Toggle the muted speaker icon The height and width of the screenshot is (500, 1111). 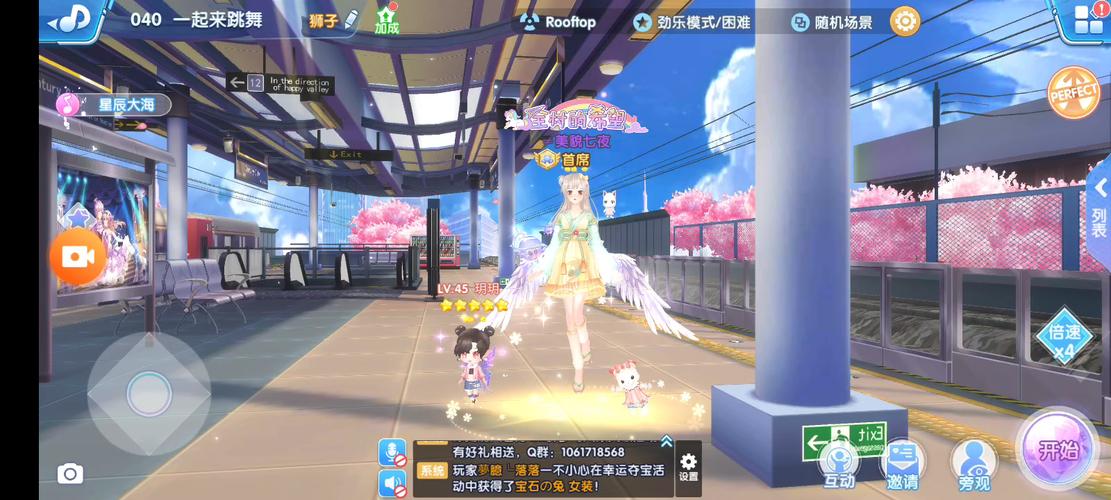coord(393,483)
